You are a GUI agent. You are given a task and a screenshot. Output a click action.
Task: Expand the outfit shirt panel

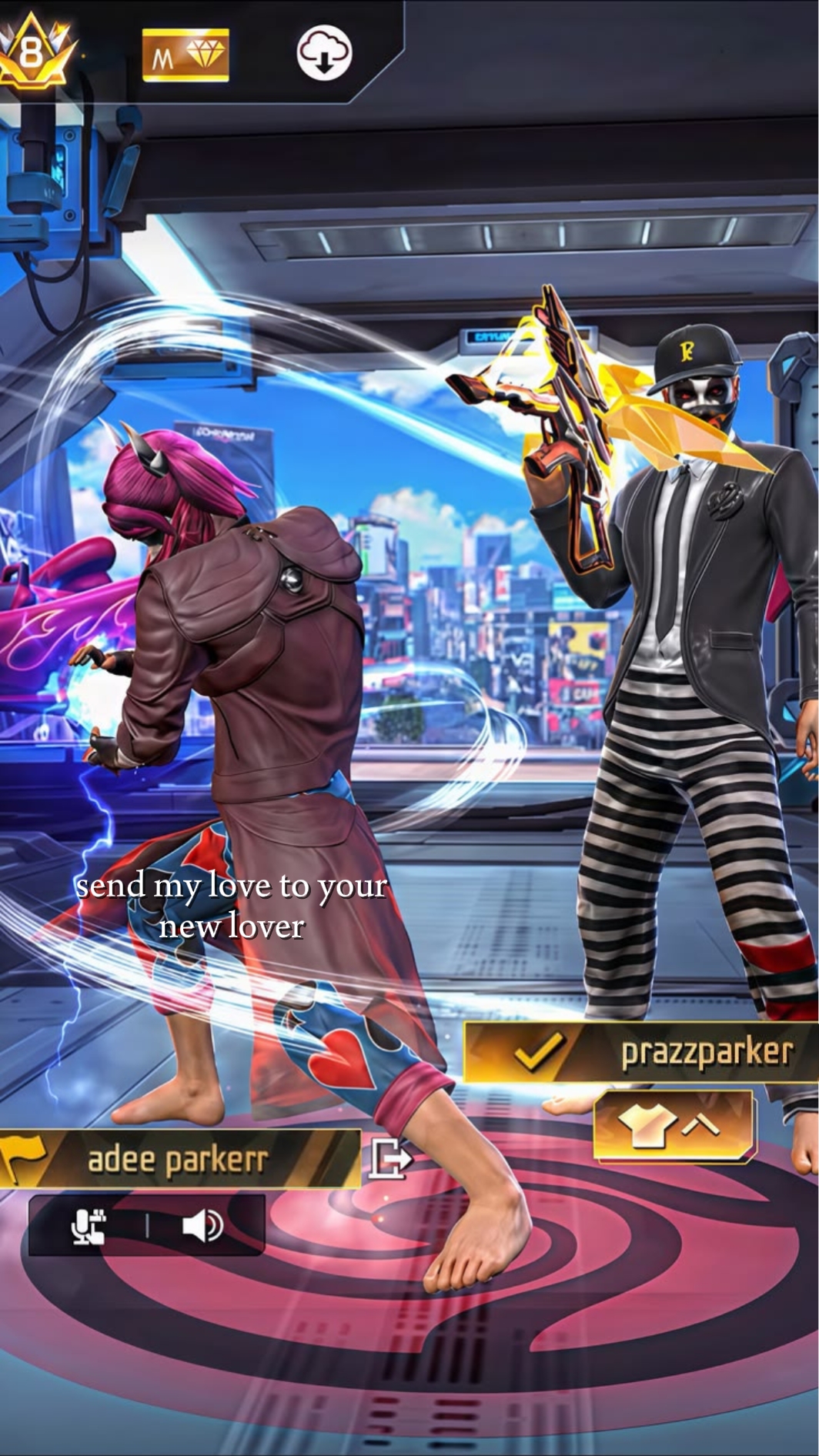(x=673, y=1126)
